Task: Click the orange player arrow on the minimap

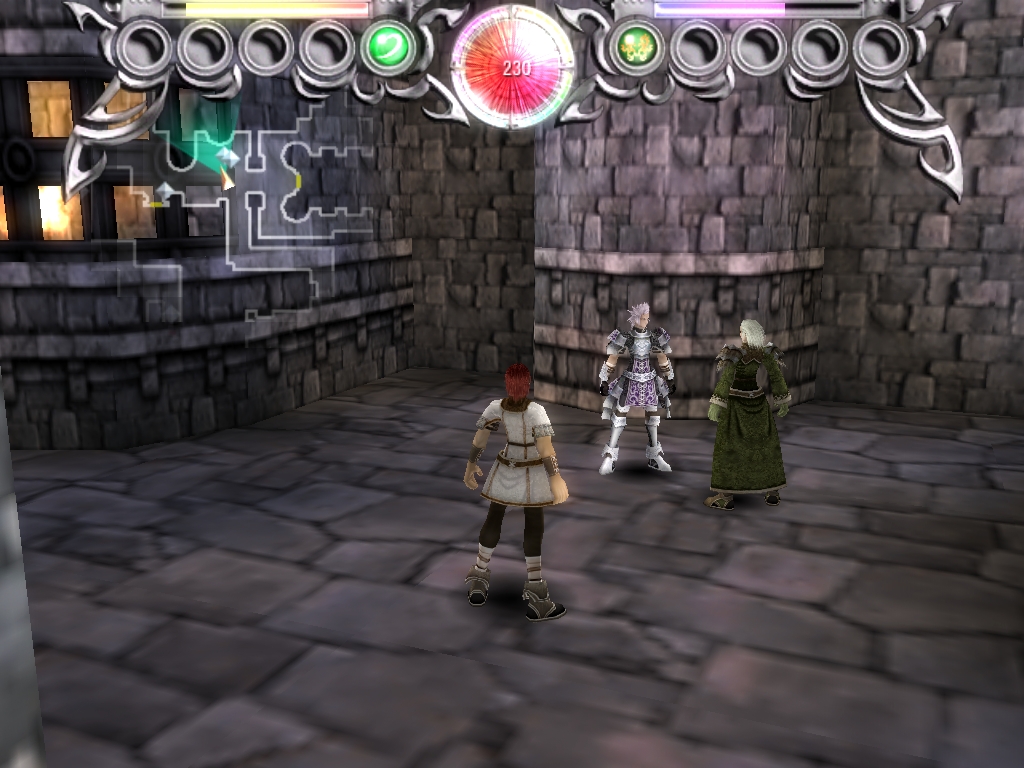Action: pyautogui.click(x=227, y=179)
